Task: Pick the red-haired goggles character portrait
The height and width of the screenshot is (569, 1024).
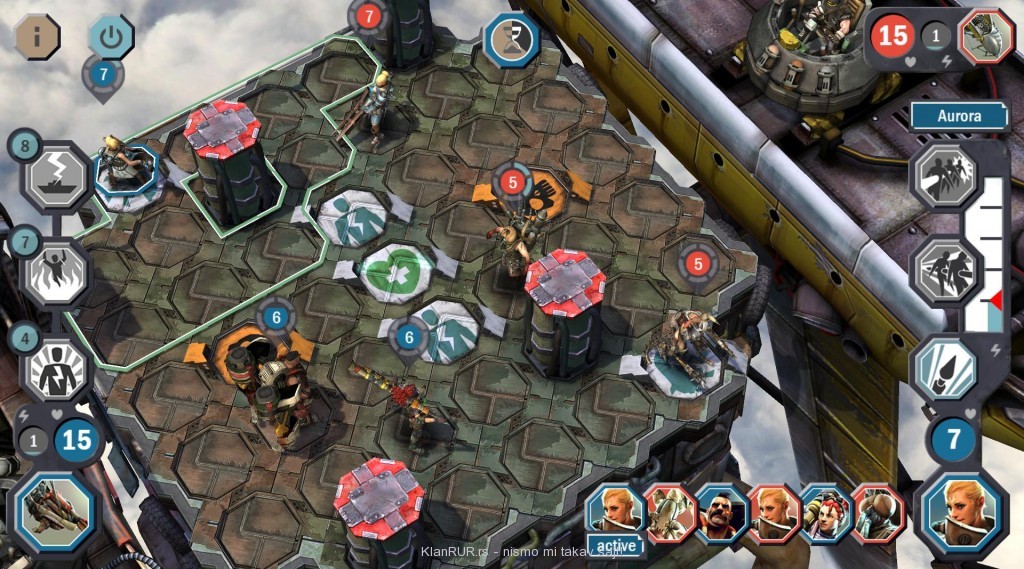Action: [826, 513]
